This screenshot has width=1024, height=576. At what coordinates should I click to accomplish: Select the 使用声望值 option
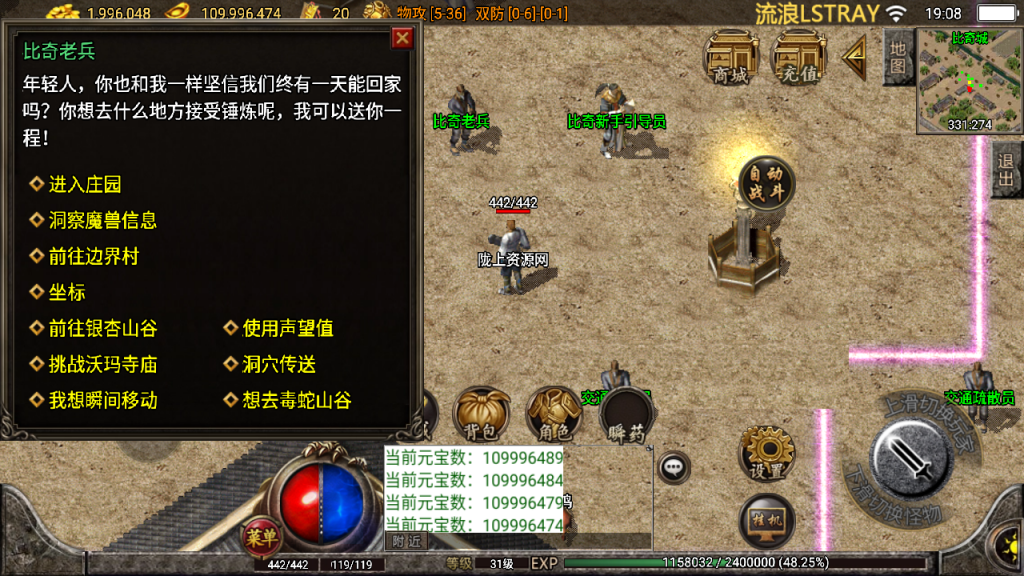tap(288, 329)
